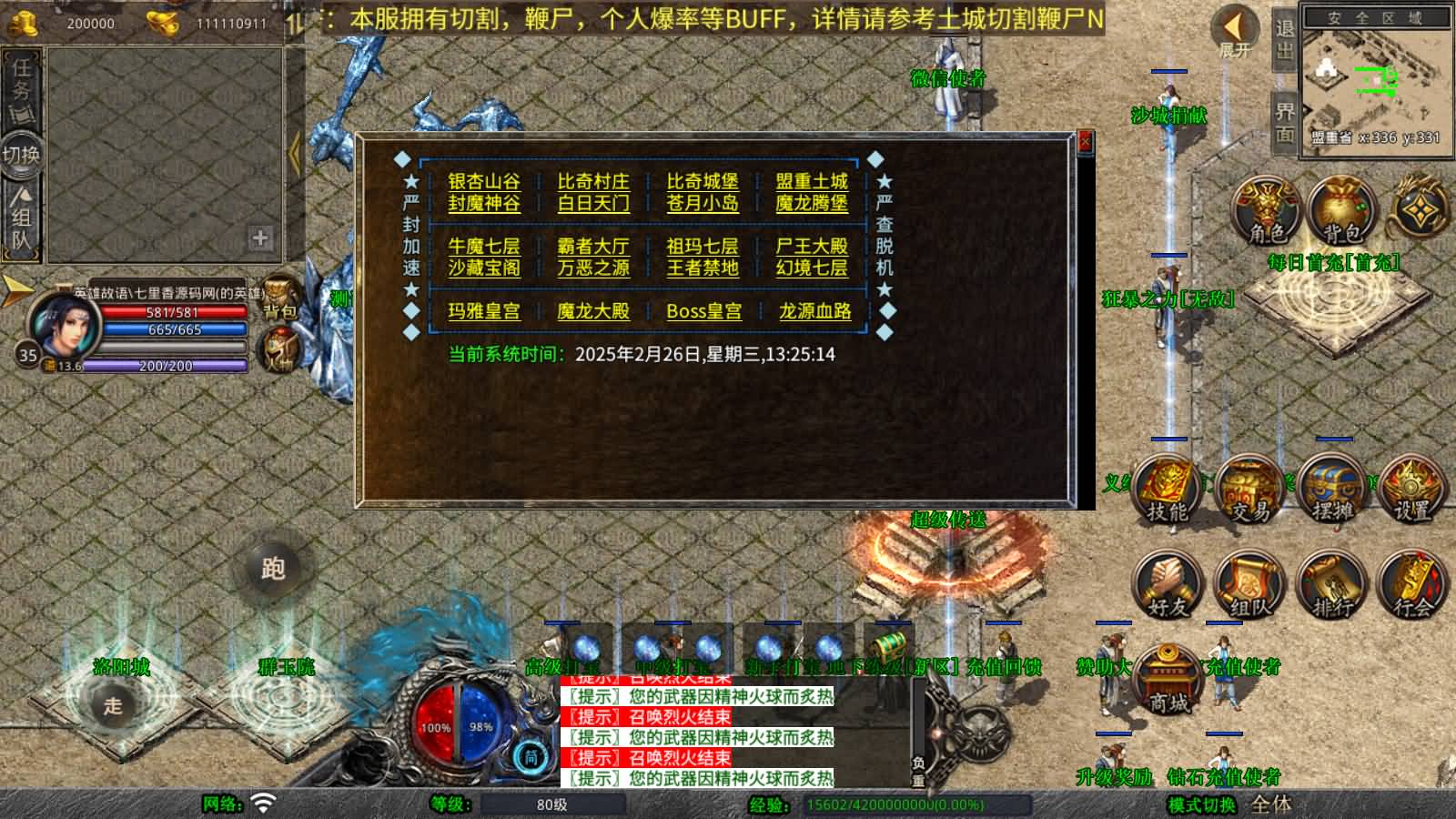Open the 好友 friends icon
The width and height of the screenshot is (1456, 819).
click(1168, 589)
